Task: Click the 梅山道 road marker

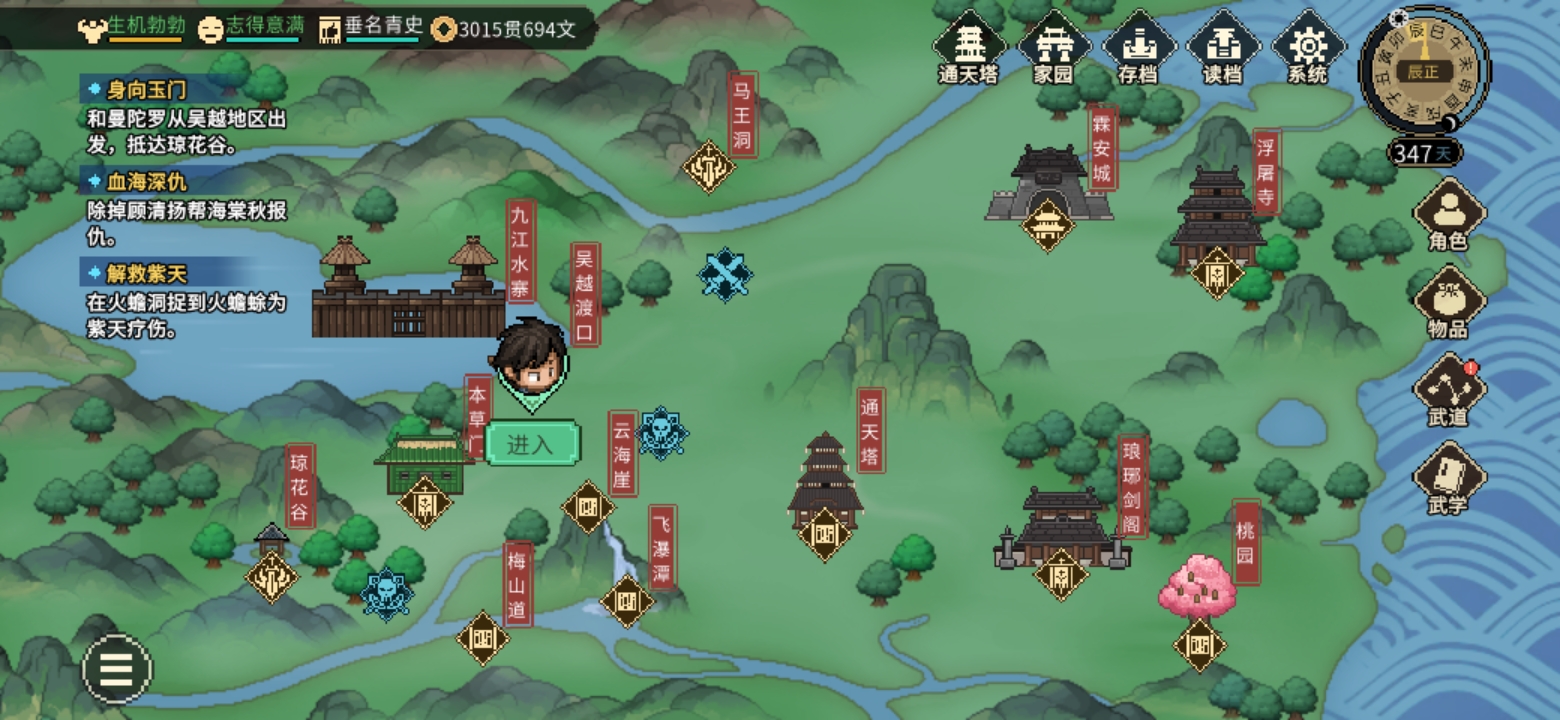Action: [483, 638]
